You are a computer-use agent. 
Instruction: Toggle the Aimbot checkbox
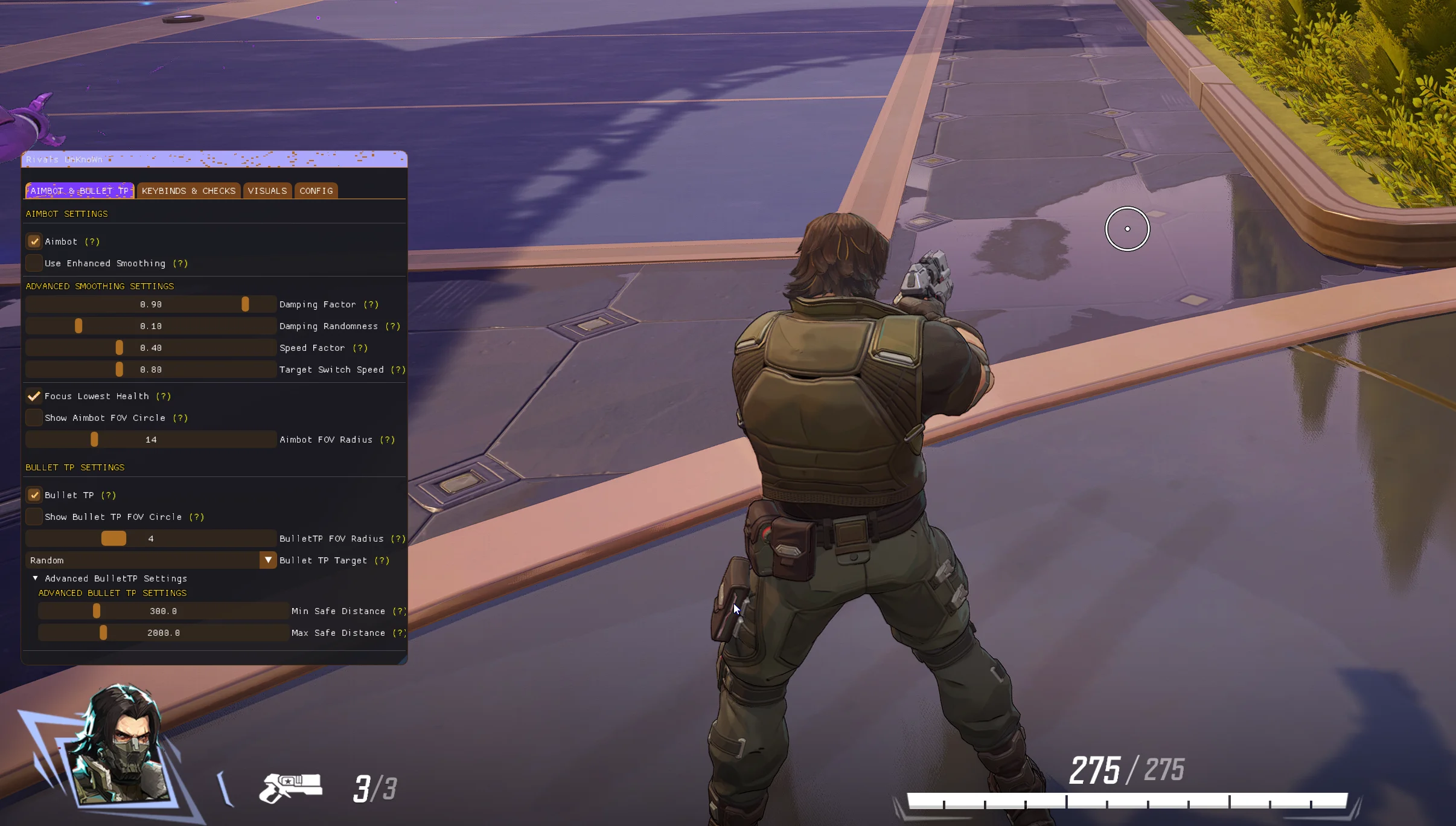pos(34,242)
